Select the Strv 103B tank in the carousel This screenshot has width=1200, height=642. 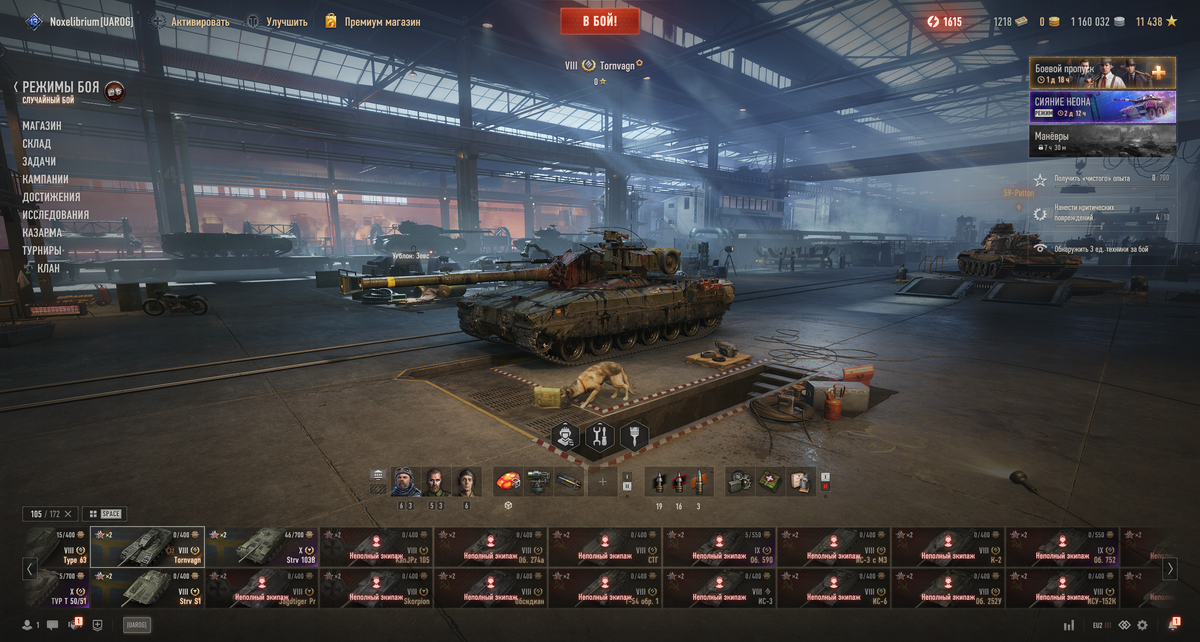tap(262, 547)
